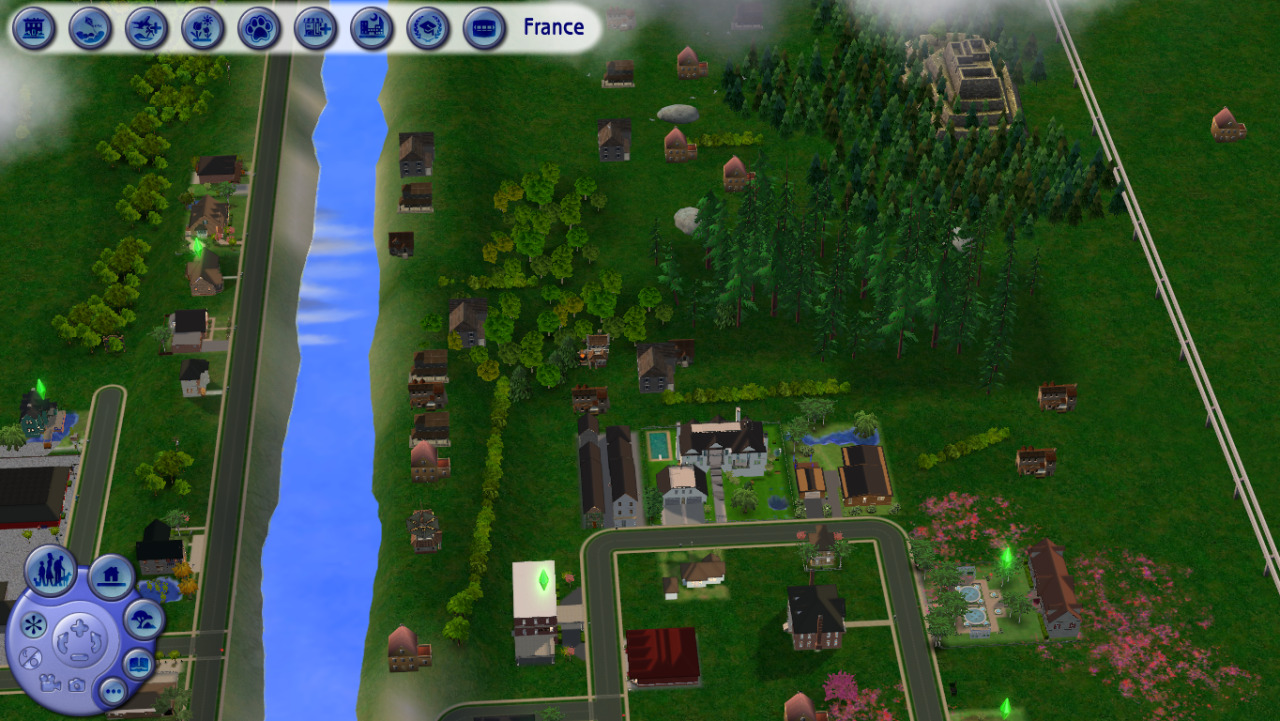Take a snapshot with the camera icon
The height and width of the screenshot is (721, 1280).
[76, 685]
